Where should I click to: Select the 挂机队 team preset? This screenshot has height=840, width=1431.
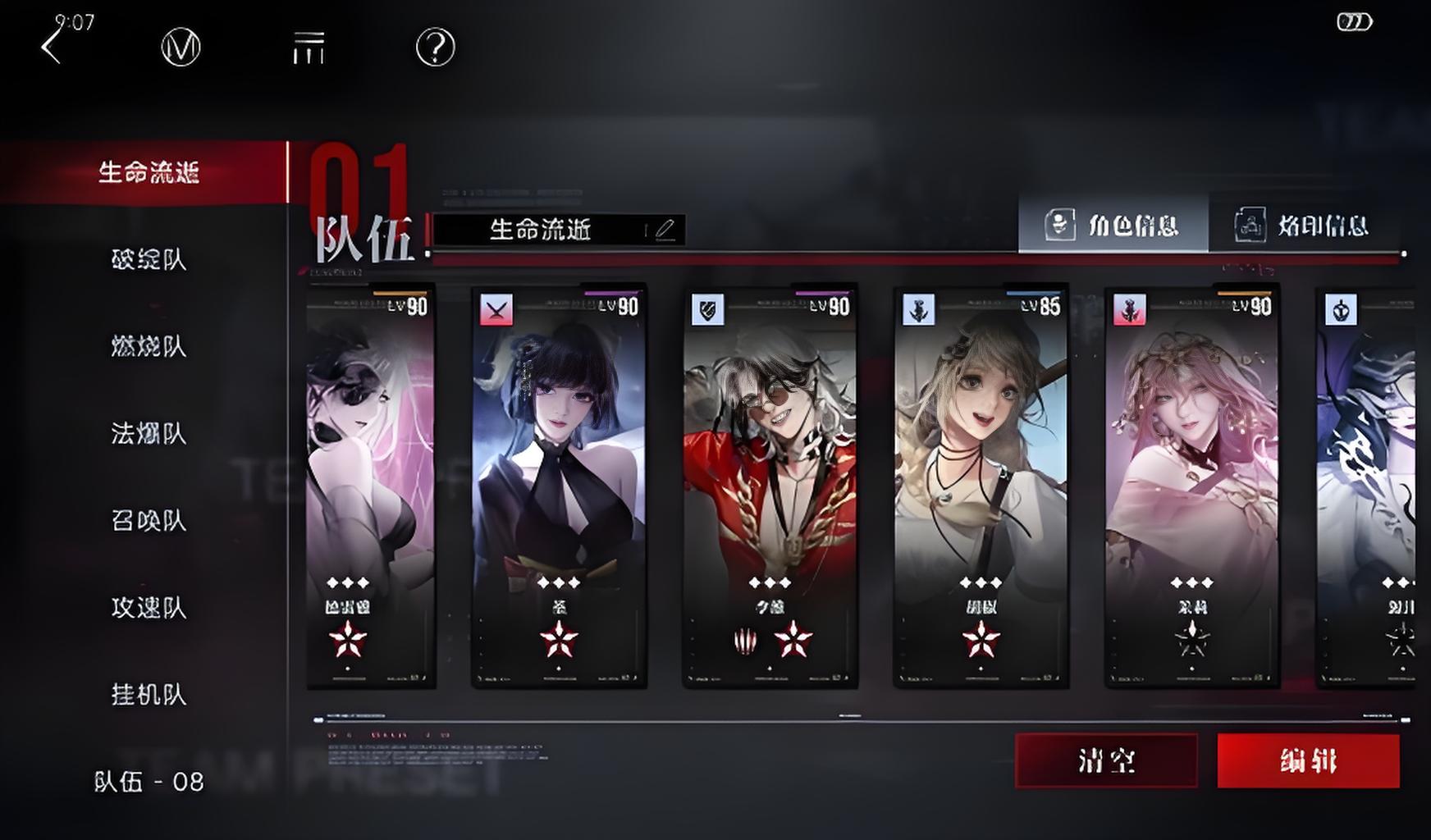[149, 695]
